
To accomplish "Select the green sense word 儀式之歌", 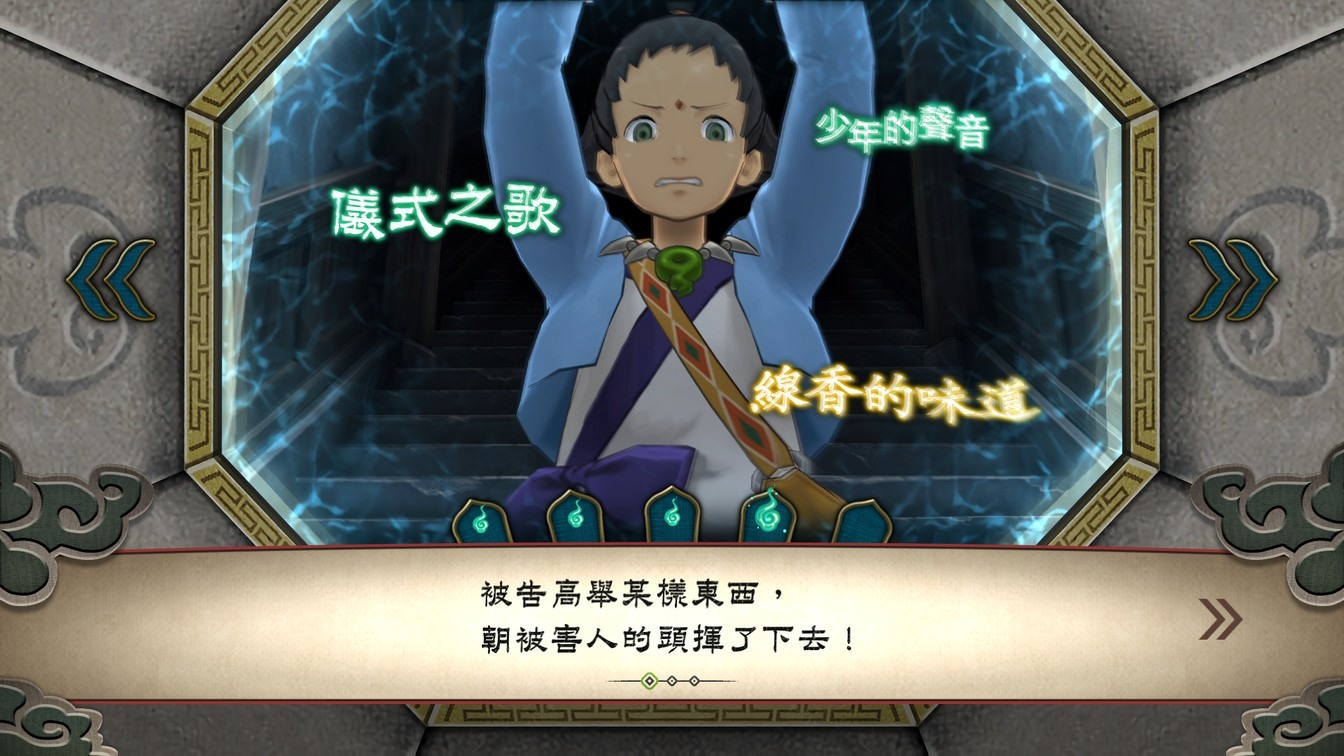I will tap(446, 211).
